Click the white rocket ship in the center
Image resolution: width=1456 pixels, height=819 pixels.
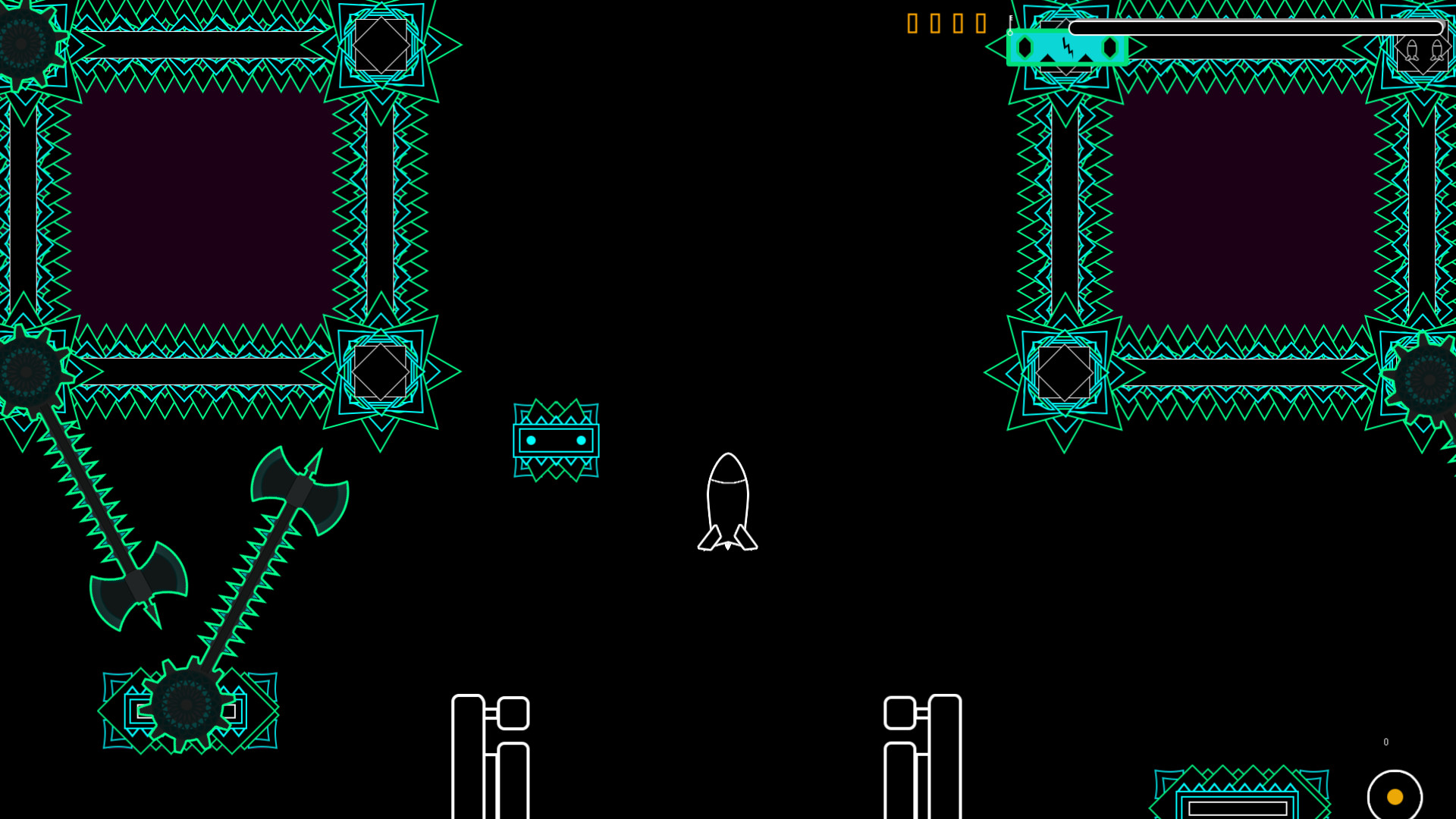(729, 500)
